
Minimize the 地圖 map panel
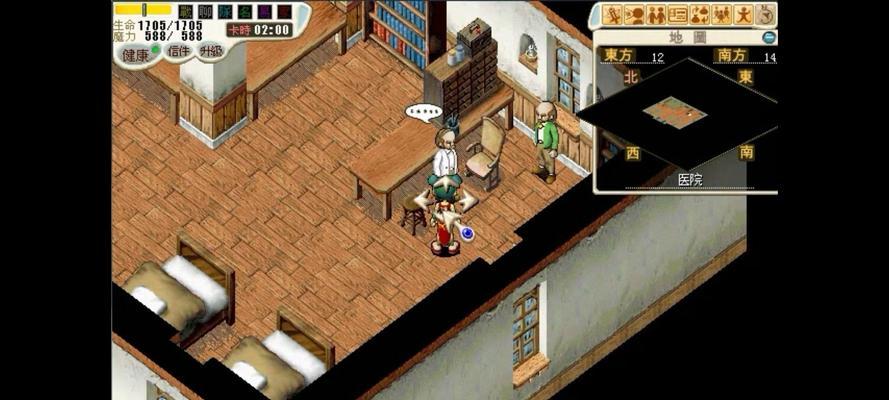pos(768,37)
